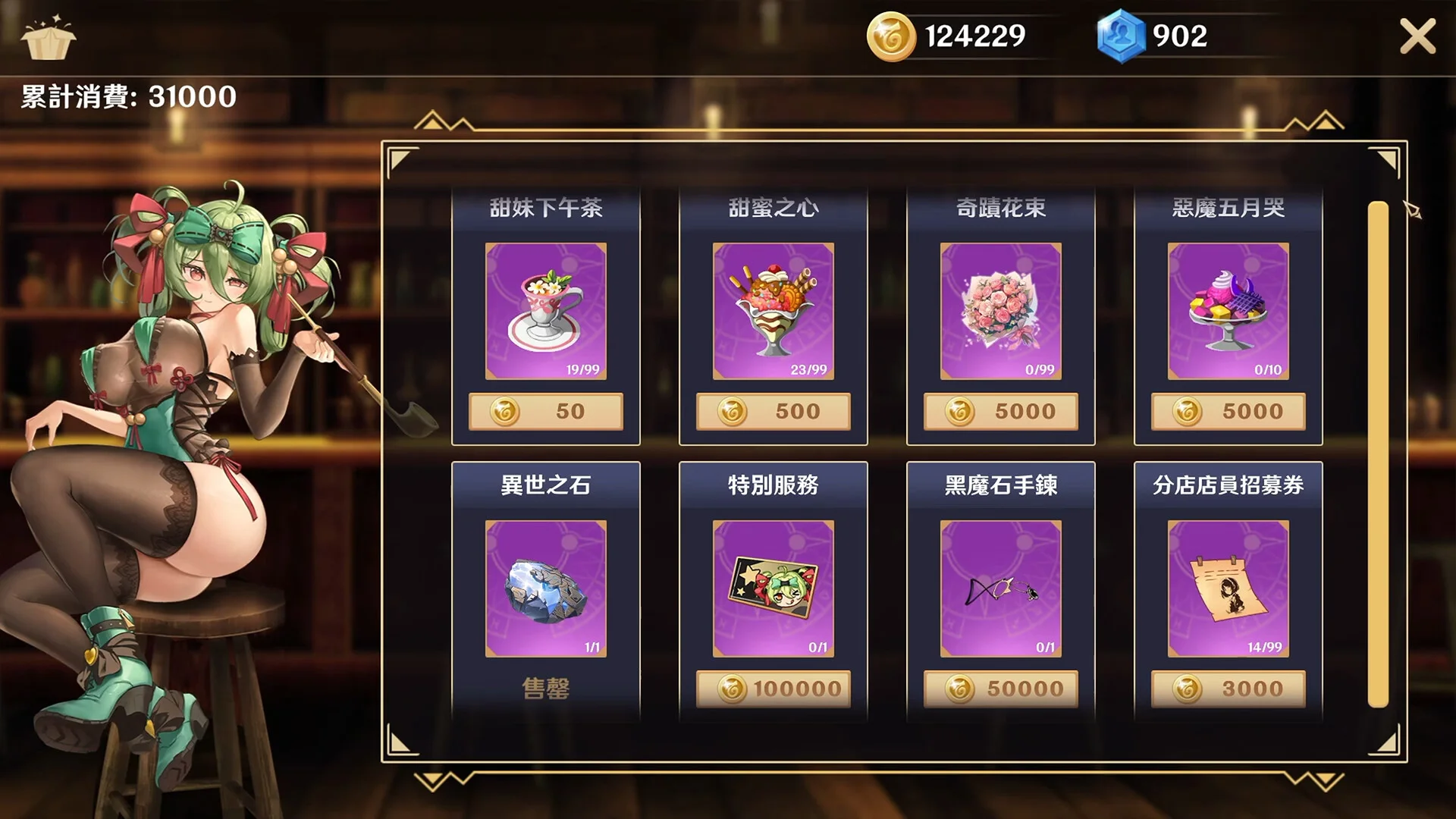View the black bracelet item icon
This screenshot has width=1456, height=819.
(x=1000, y=588)
